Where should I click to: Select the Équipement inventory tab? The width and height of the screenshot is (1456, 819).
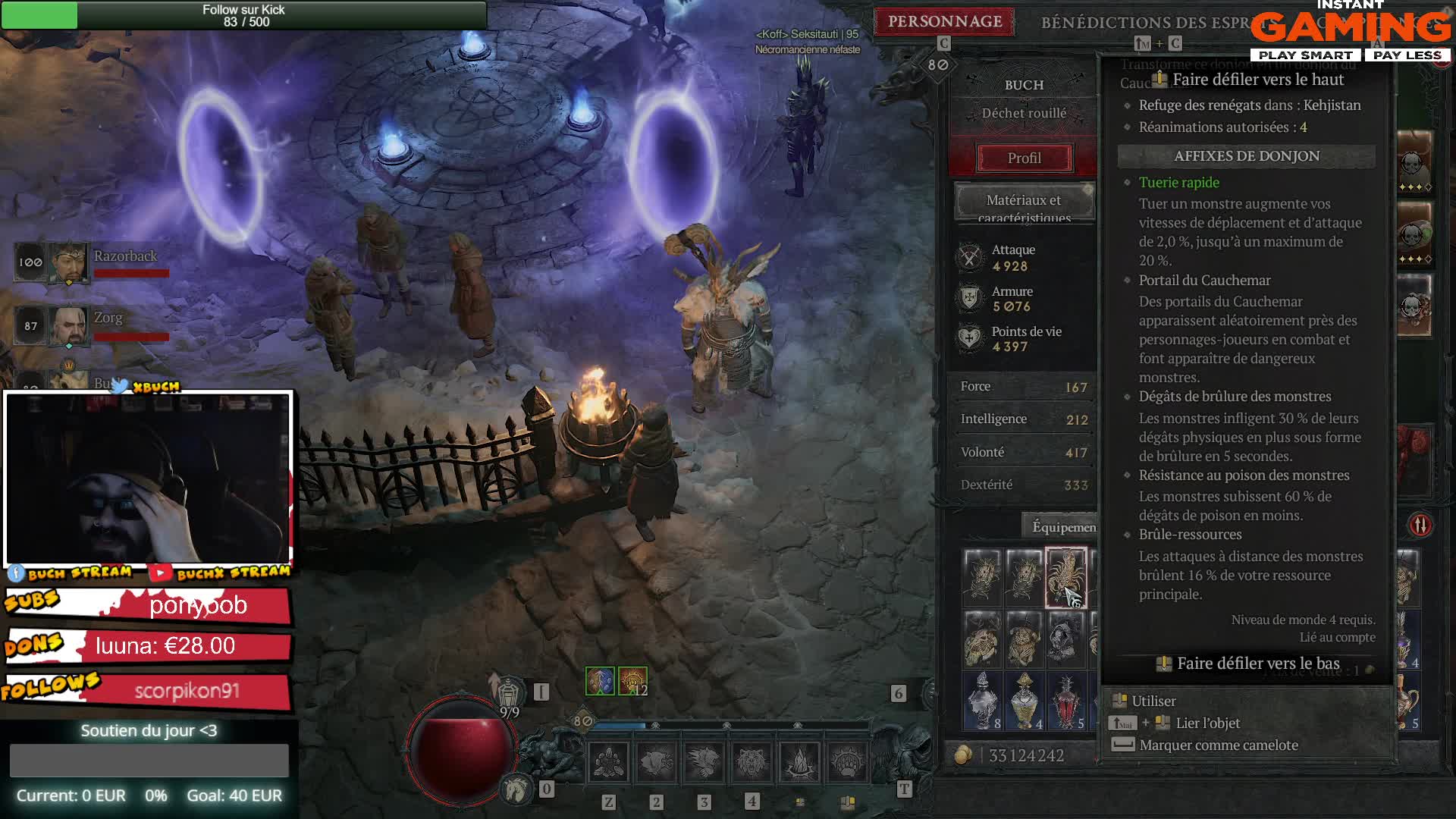pyautogui.click(x=1063, y=527)
